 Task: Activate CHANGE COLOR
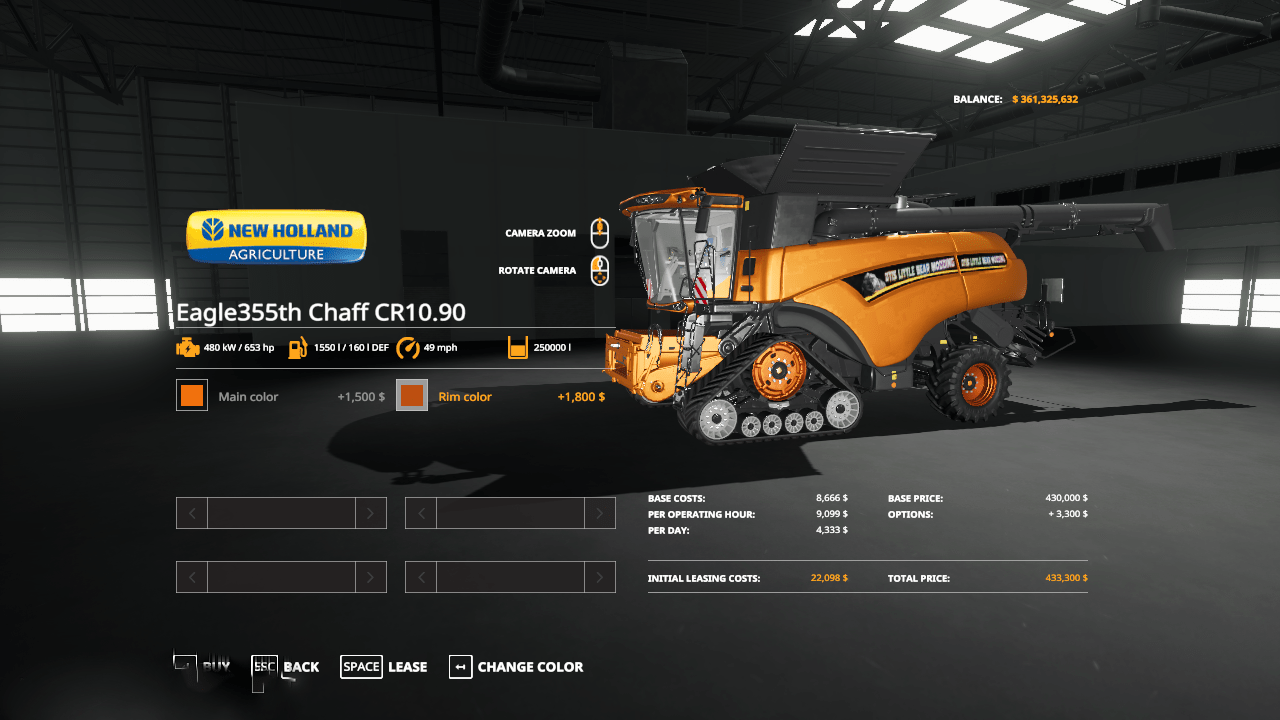point(532,666)
